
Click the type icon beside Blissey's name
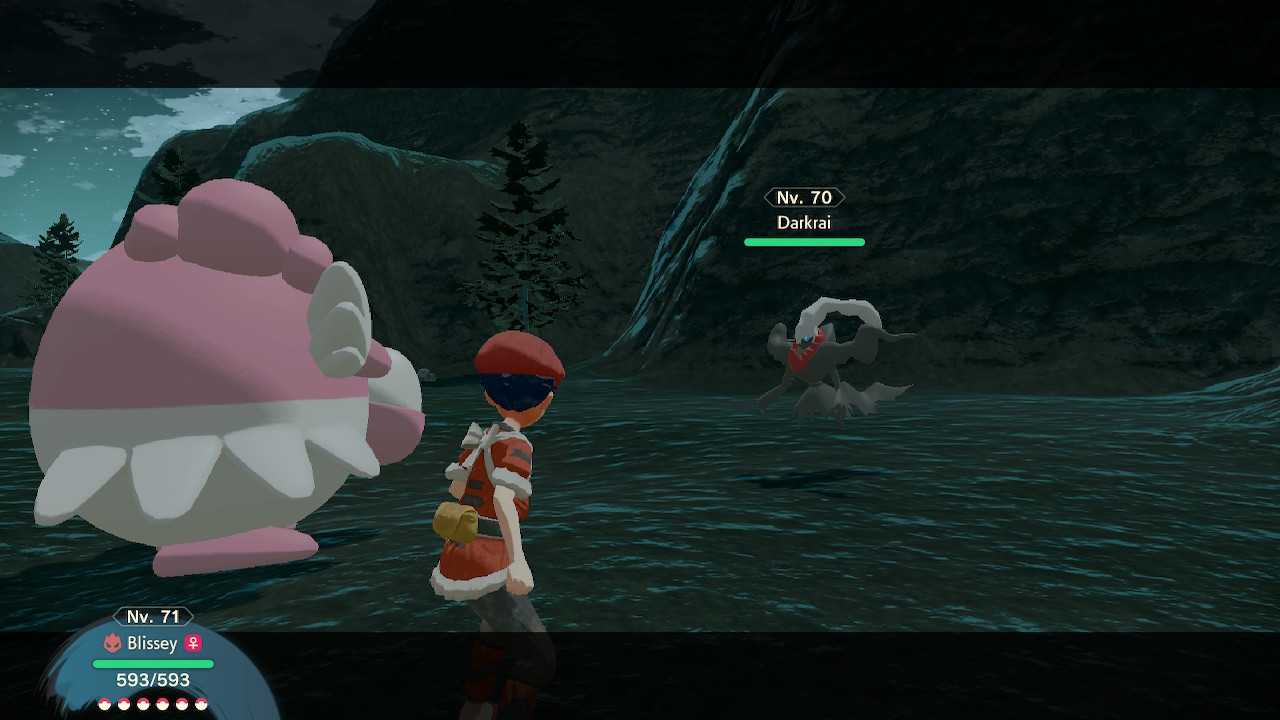click(112, 643)
